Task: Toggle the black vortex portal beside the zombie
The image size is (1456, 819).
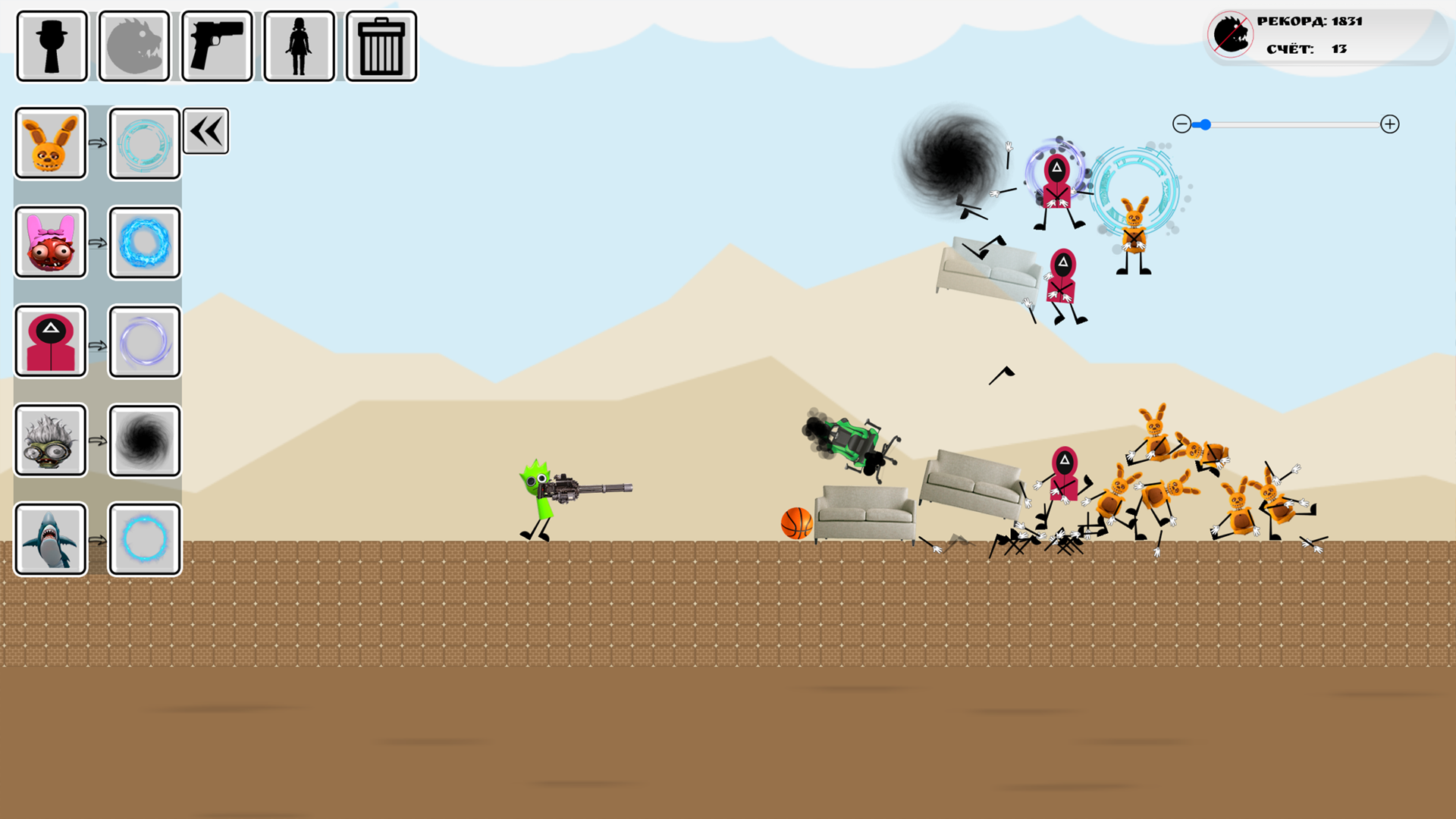Action: click(x=144, y=441)
